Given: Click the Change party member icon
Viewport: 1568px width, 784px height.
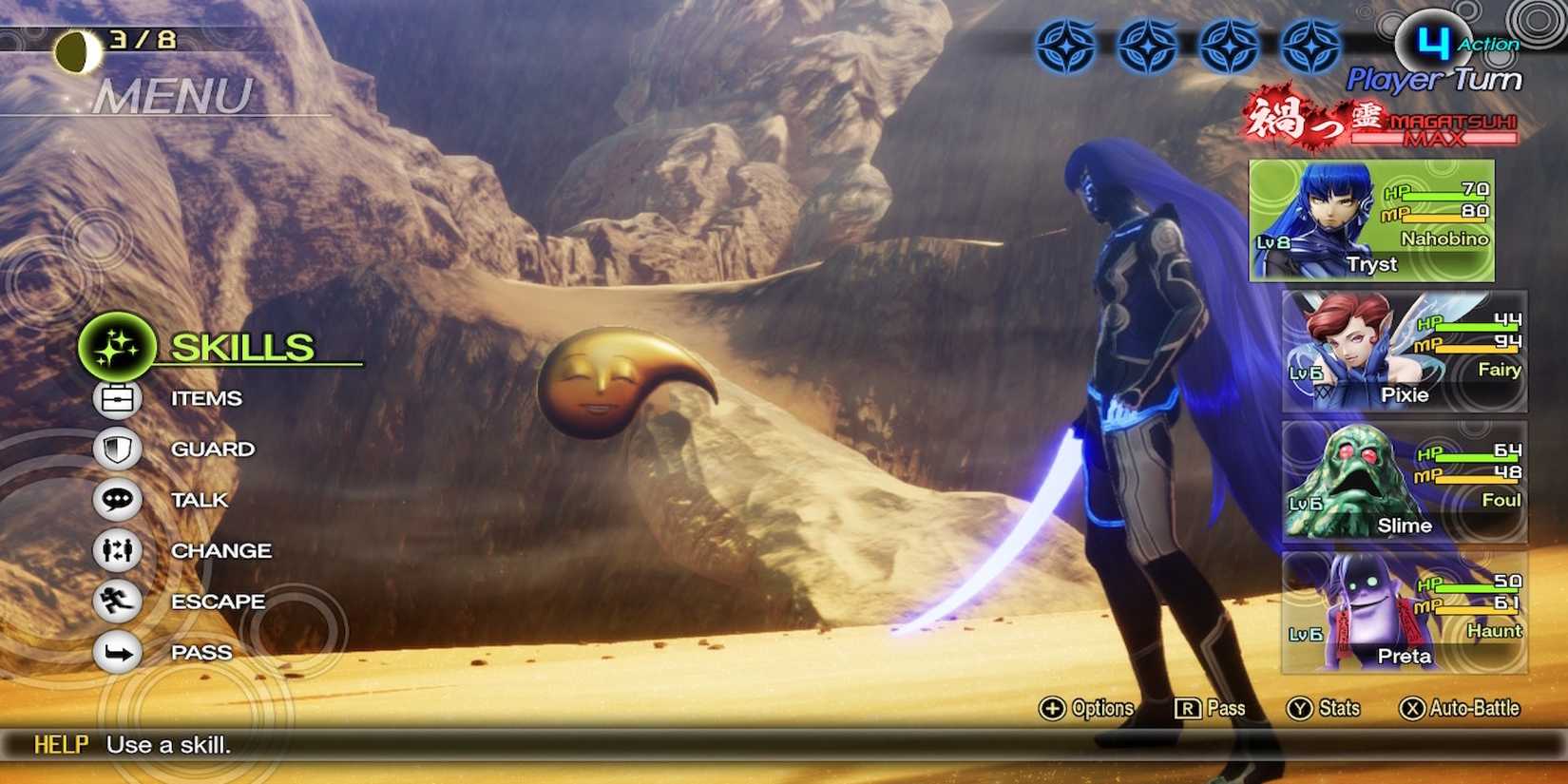Looking at the screenshot, I should tap(116, 550).
